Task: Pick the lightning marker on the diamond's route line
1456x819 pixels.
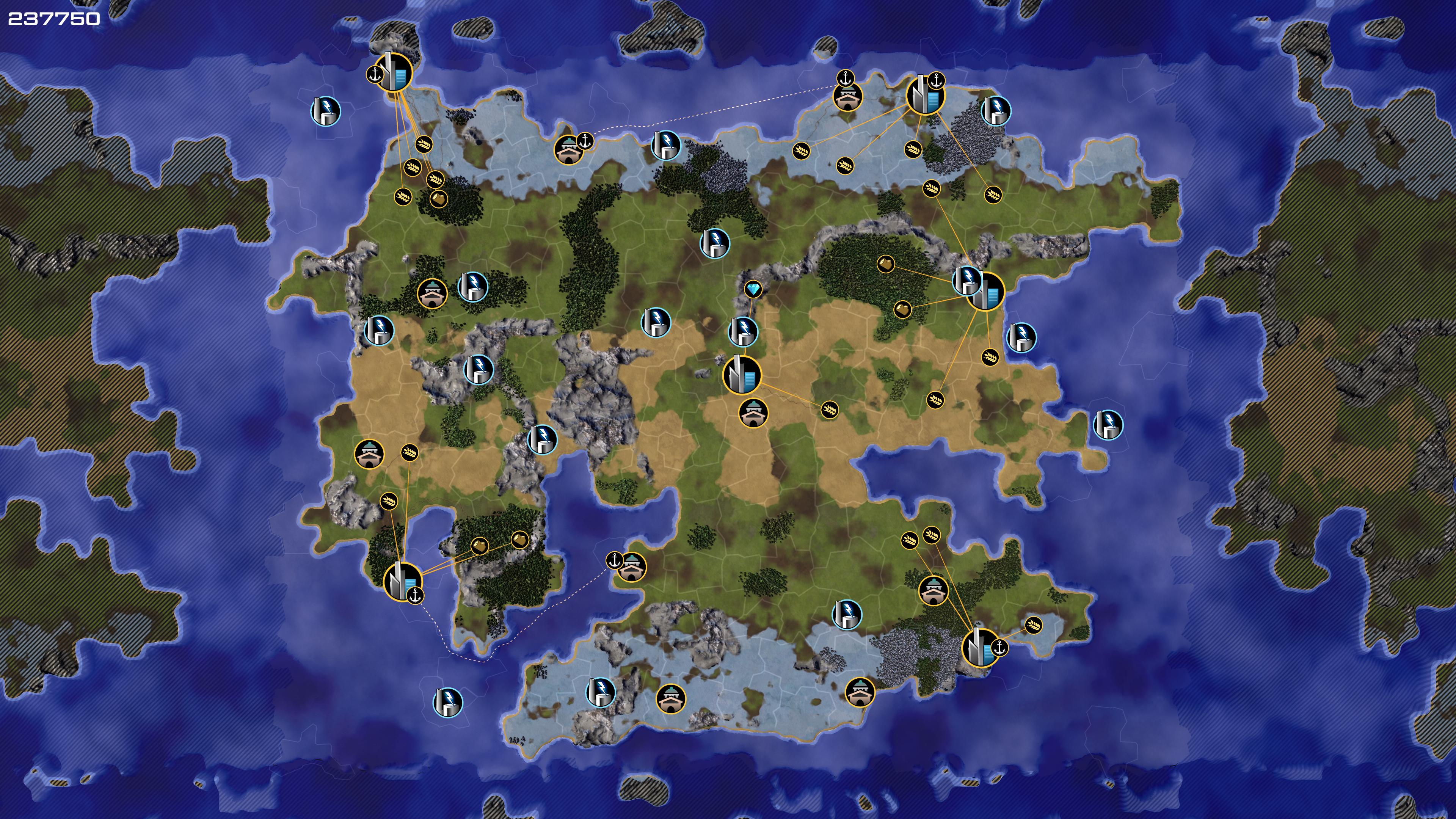Action: coord(743,331)
